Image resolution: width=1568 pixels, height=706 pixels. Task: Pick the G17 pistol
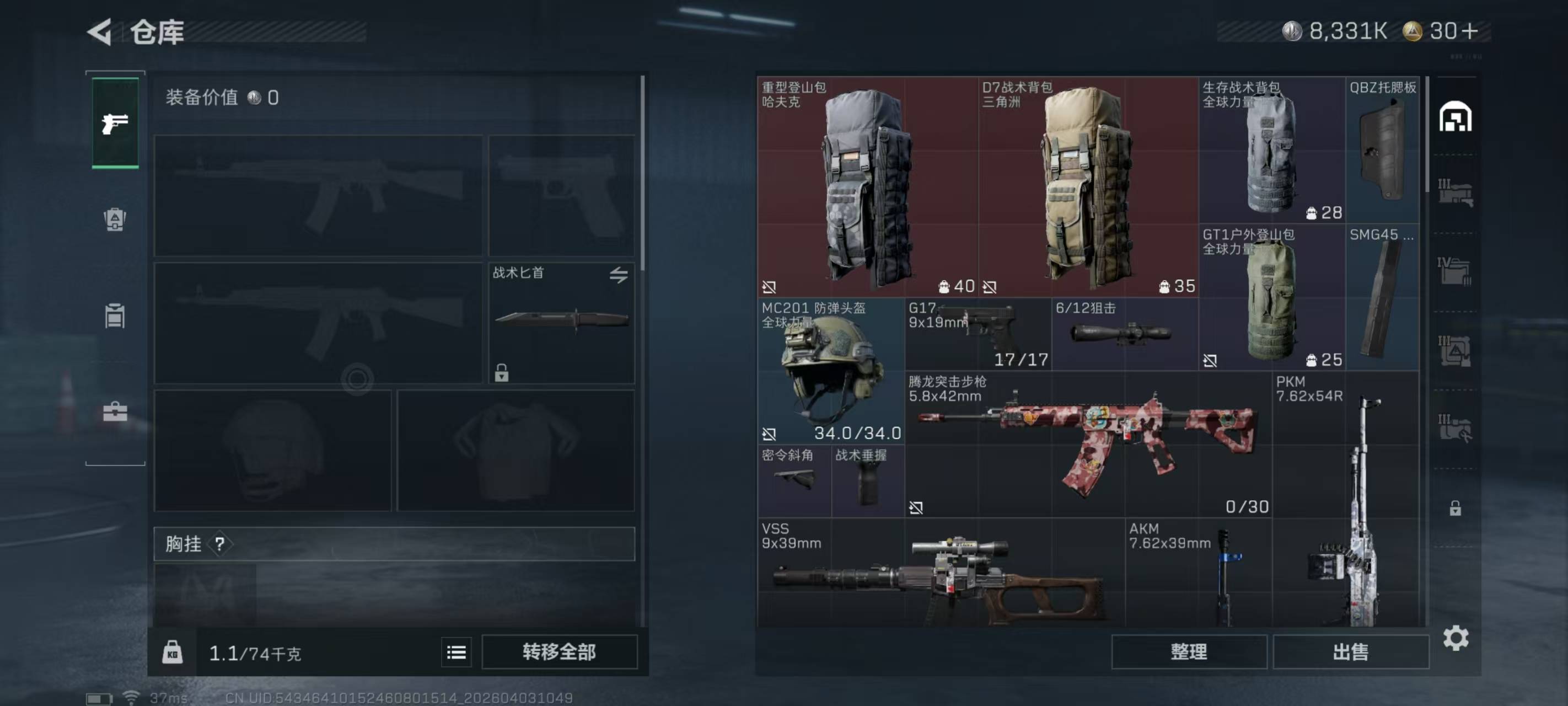coord(978,334)
